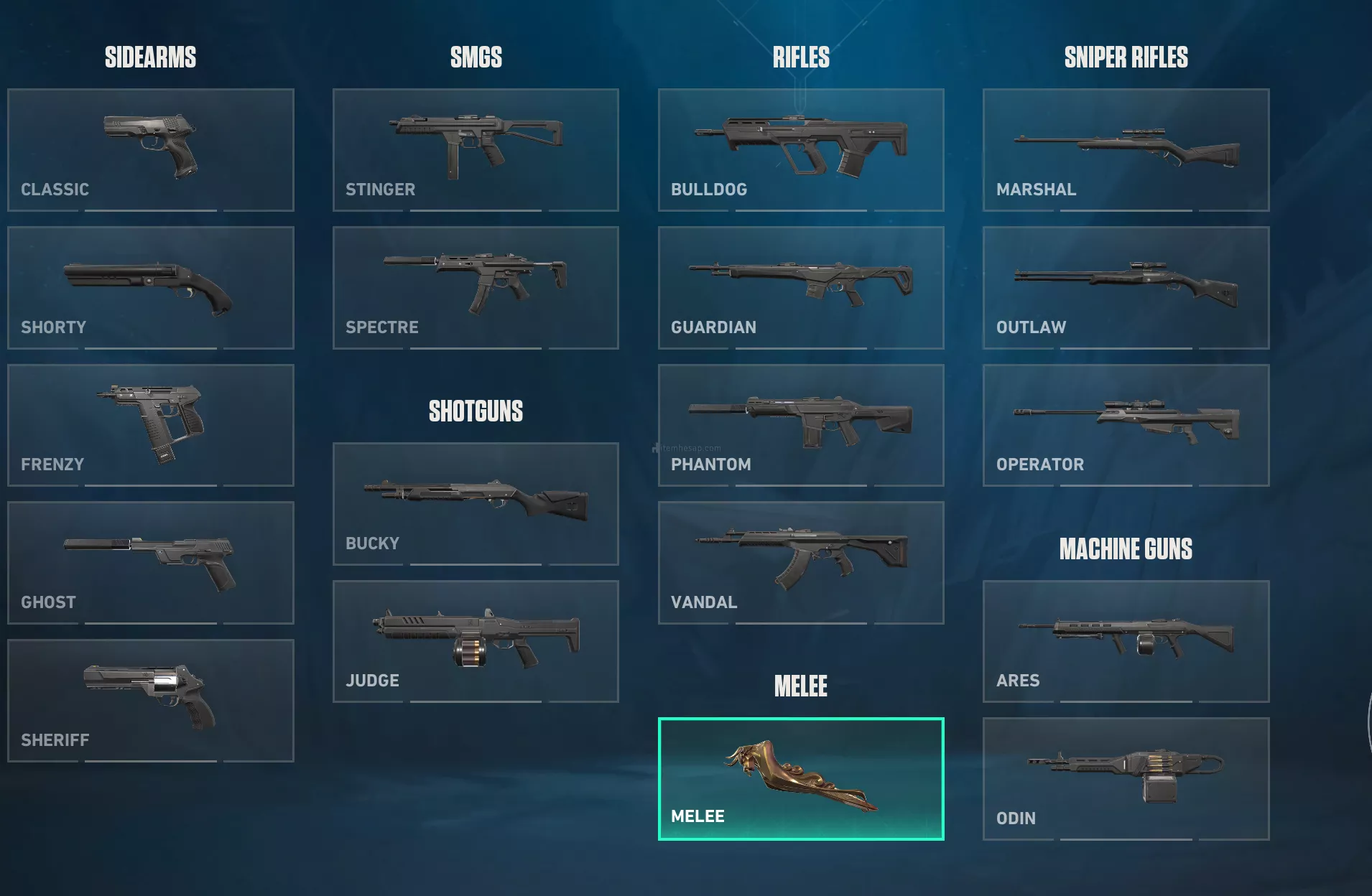This screenshot has height=896, width=1372.
Task: Open the Shorty weapon card
Action: (x=151, y=288)
